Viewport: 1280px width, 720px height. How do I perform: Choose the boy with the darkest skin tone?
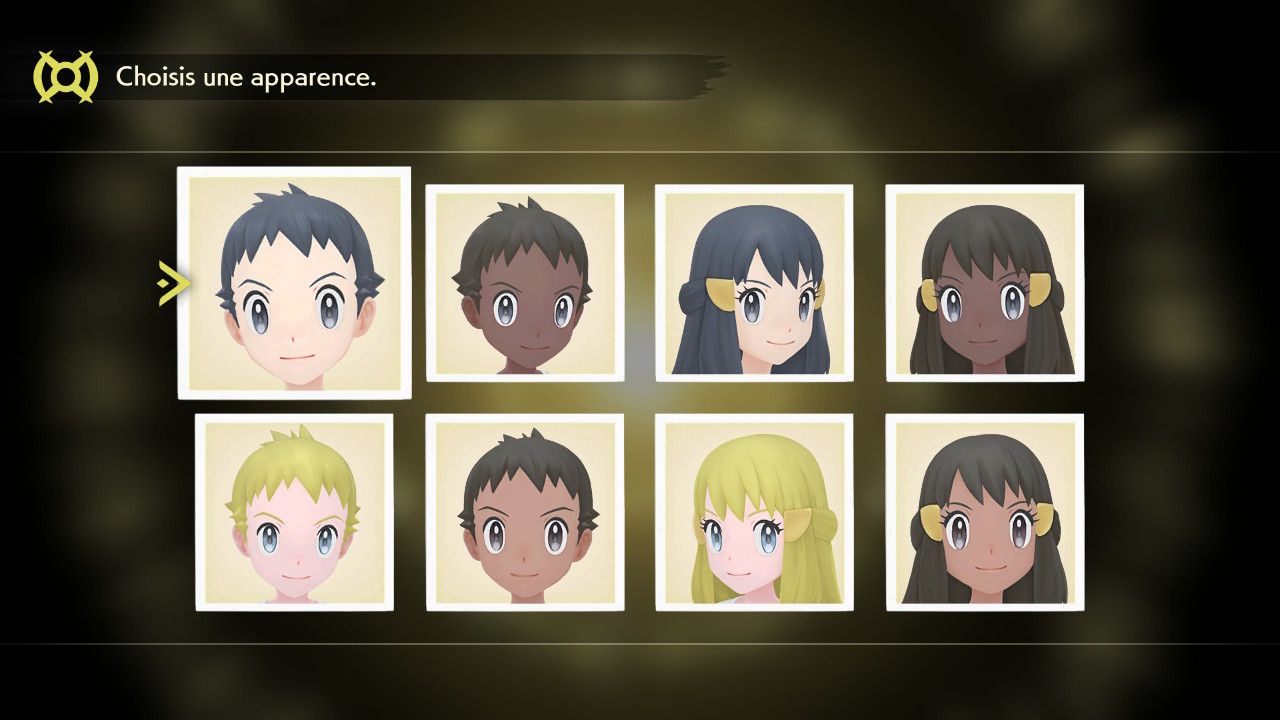point(525,283)
